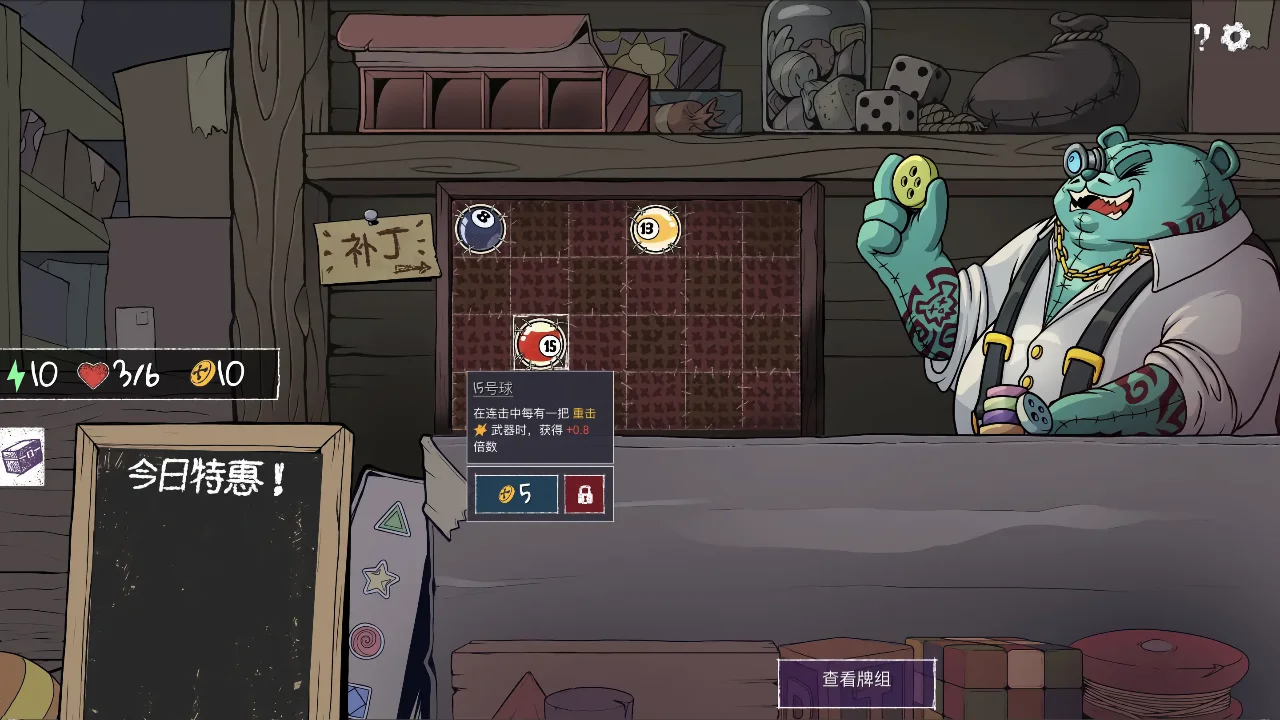Select the 15-ball item on the pegboard

point(541,344)
